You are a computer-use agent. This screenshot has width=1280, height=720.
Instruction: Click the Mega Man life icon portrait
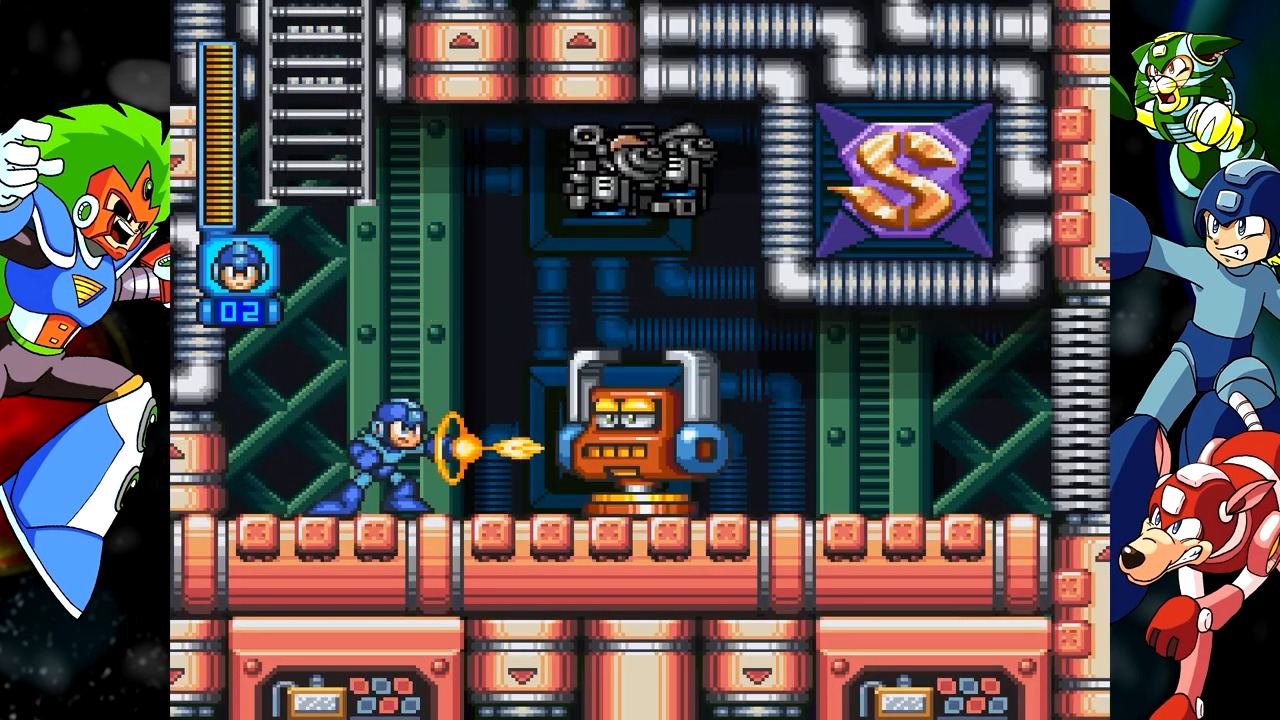tap(240, 270)
